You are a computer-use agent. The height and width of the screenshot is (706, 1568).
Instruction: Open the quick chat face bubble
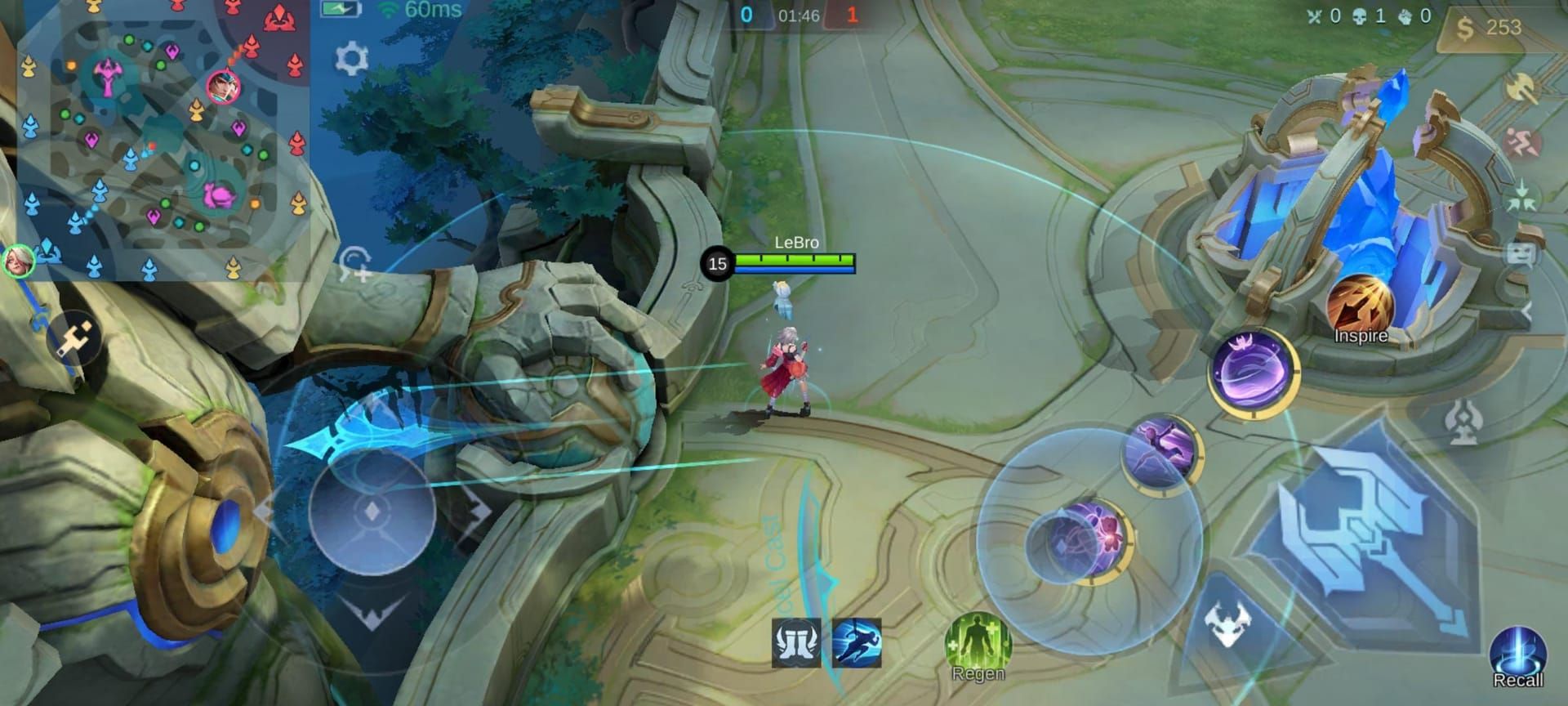1520,255
